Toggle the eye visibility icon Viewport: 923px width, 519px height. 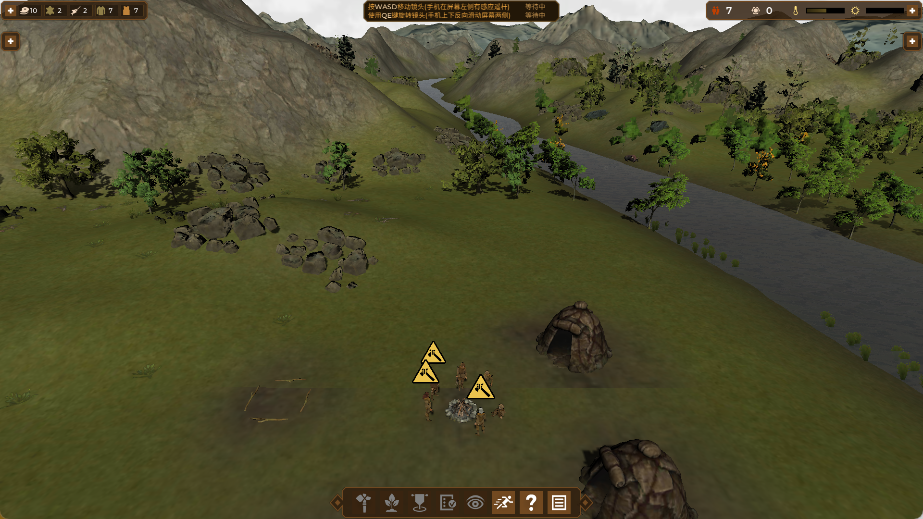coord(476,502)
